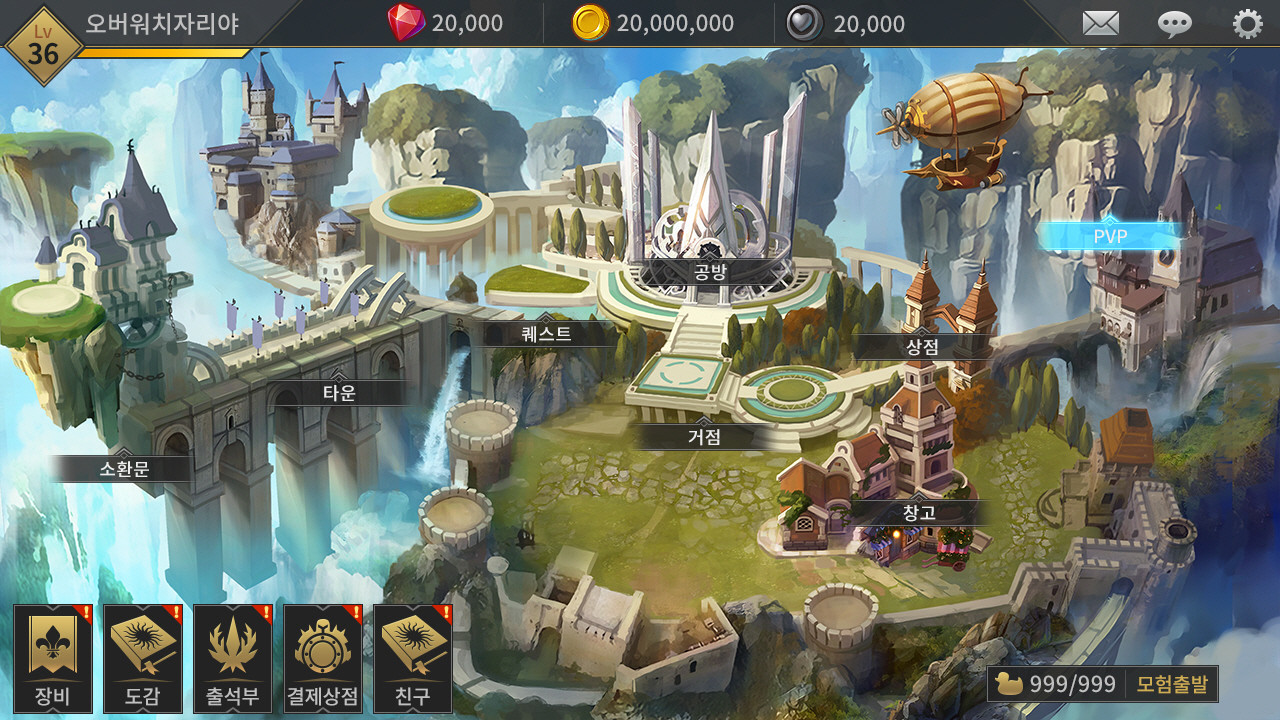Open the 도감 encyclopedia menu
1280x720 pixels.
[x=142, y=658]
